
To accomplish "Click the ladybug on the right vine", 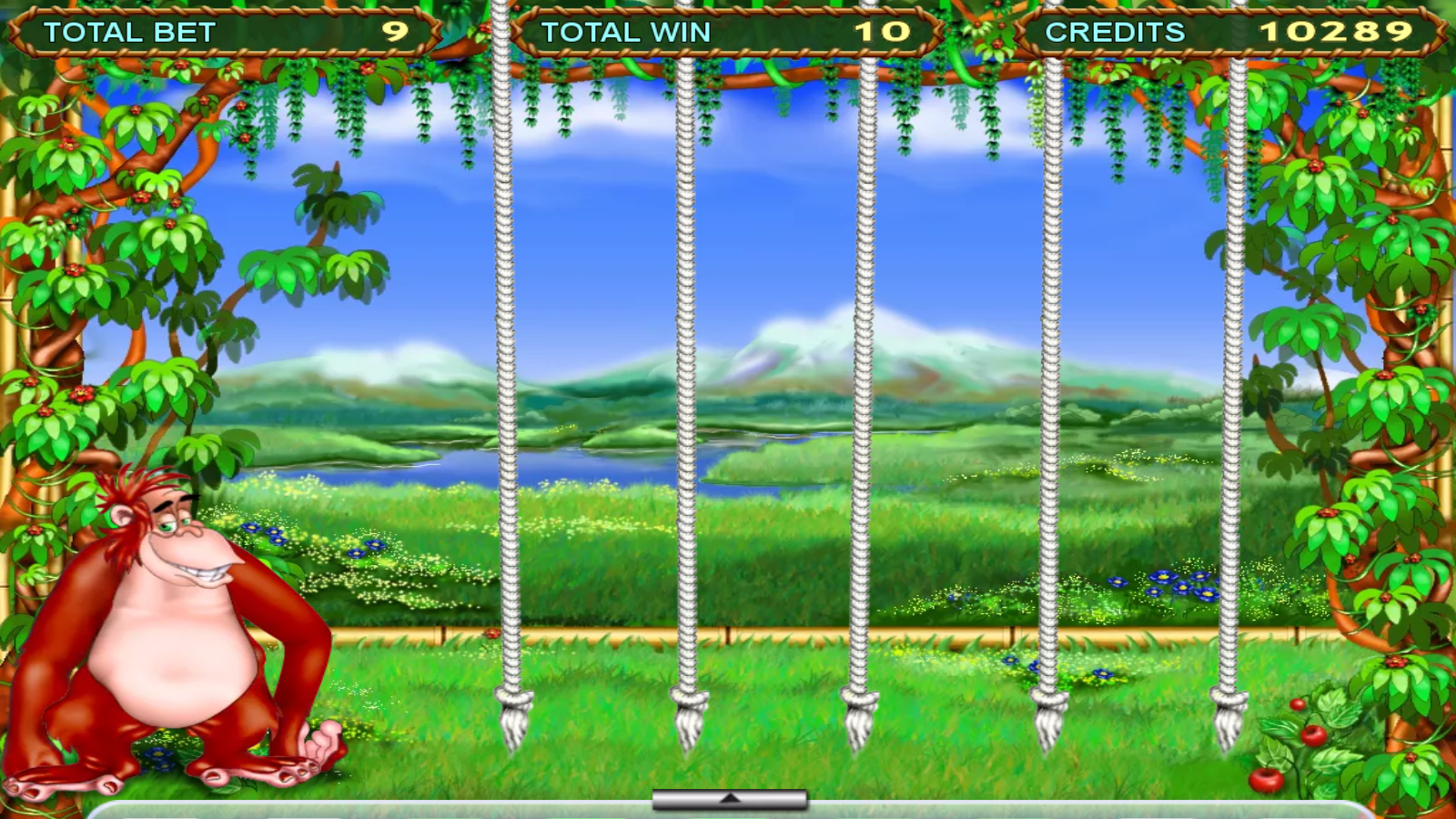I will coord(1316,165).
